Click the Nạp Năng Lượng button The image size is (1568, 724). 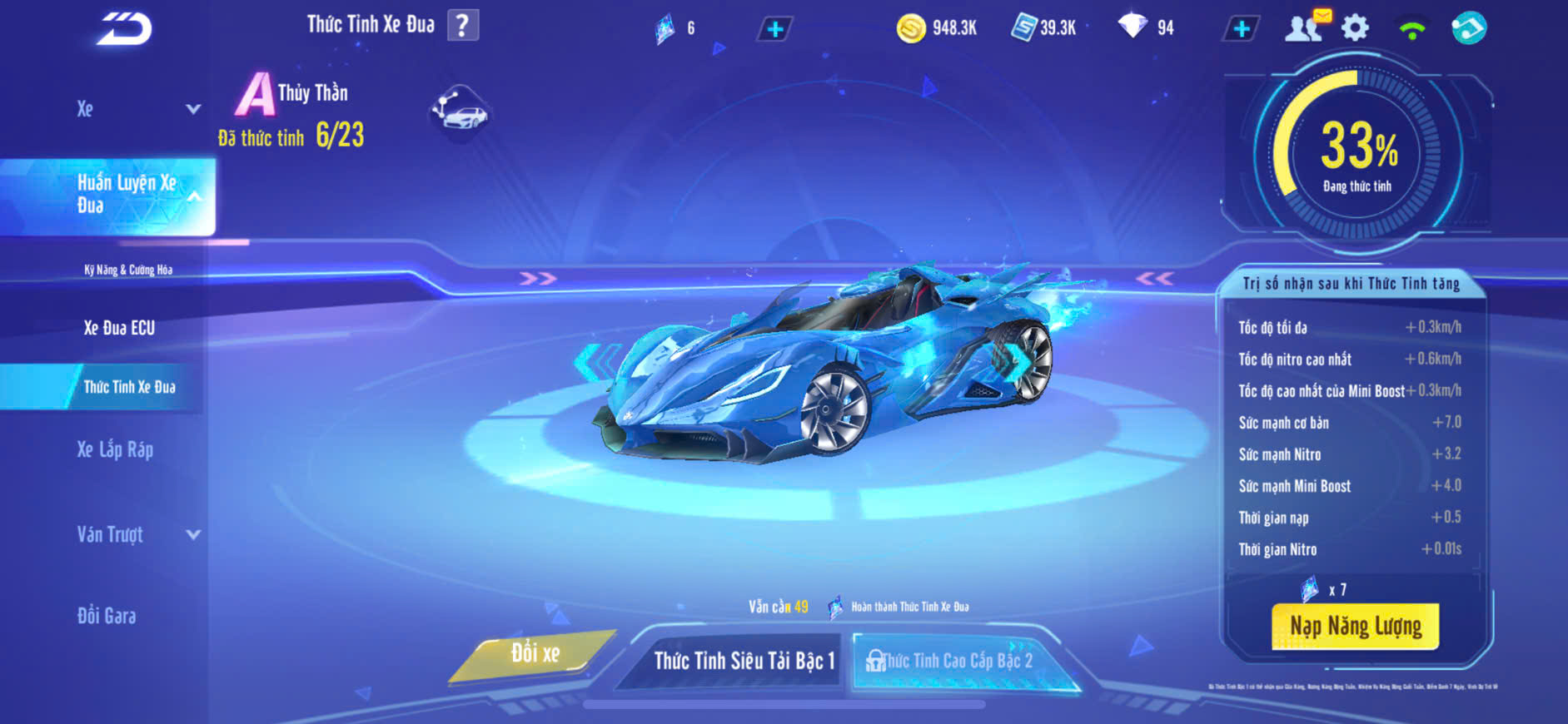(x=1355, y=626)
